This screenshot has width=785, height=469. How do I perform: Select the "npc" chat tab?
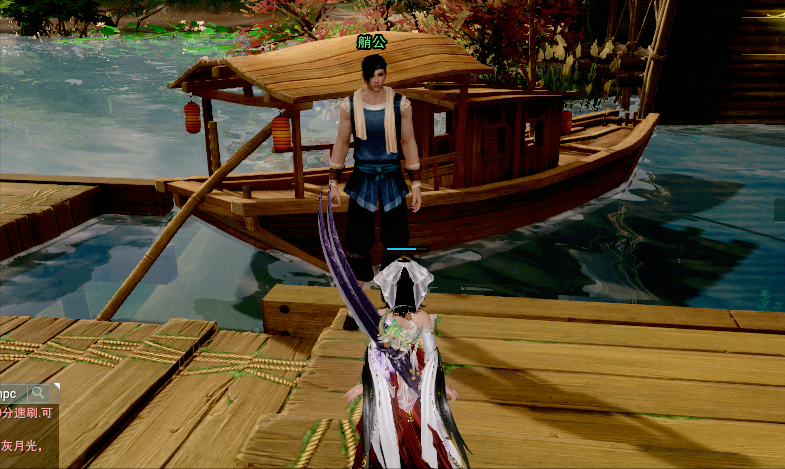pyautogui.click(x=9, y=393)
